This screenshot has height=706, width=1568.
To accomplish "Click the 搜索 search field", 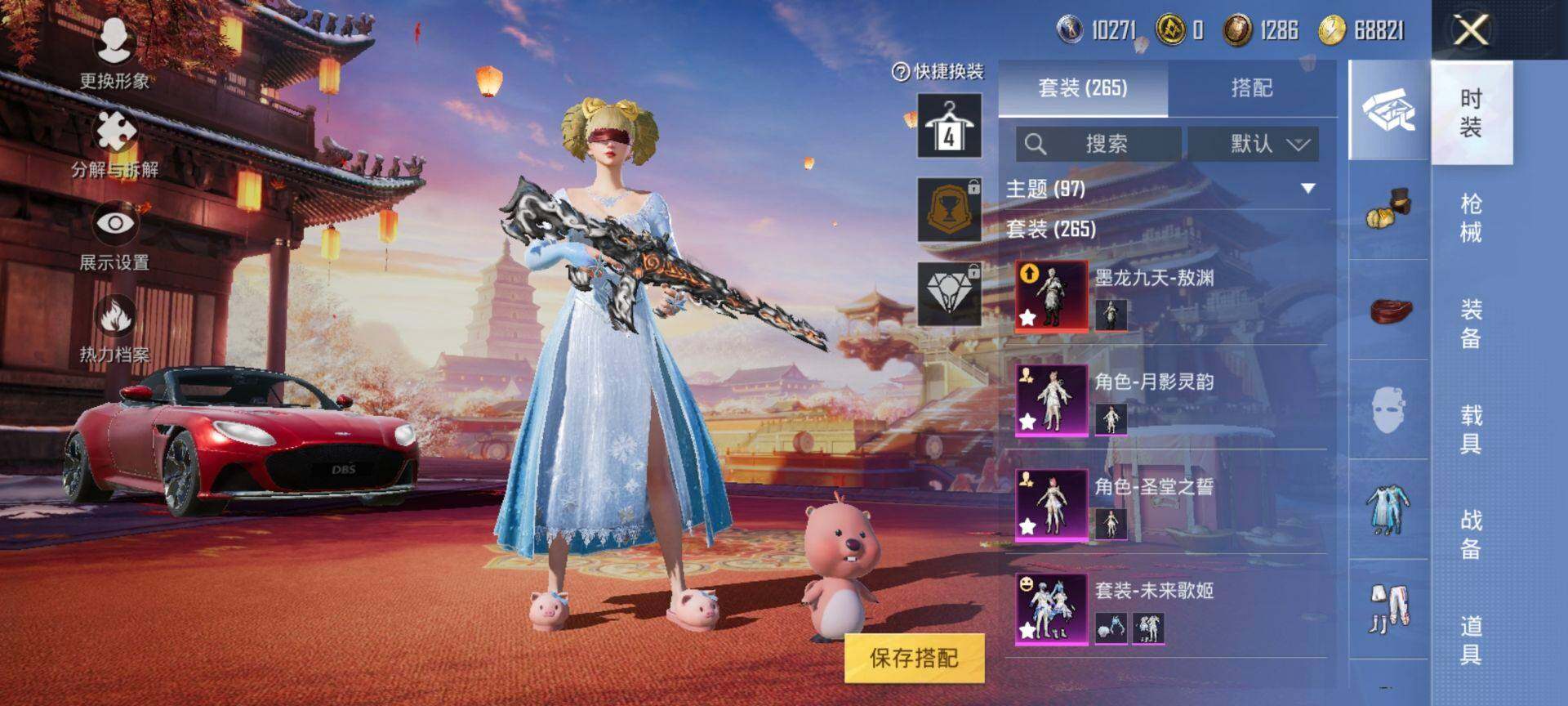I will (1098, 145).
